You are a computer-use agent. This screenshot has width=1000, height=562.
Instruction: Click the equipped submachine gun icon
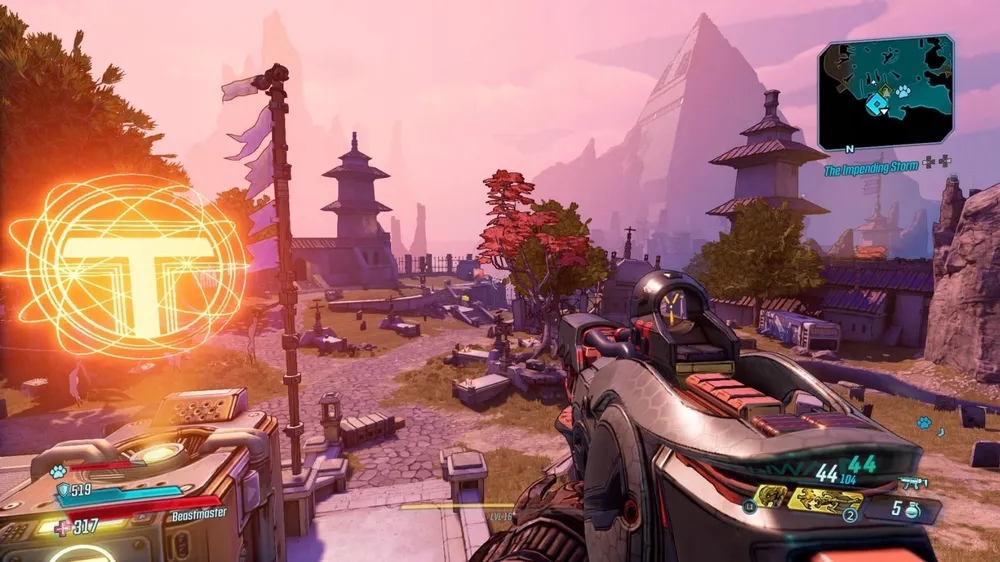(x=913, y=483)
